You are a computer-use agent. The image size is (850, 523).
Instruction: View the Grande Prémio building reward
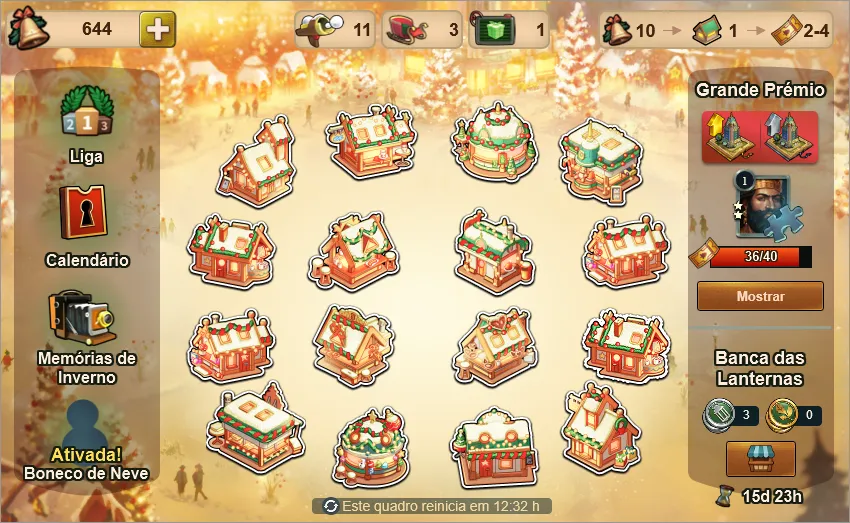tap(760, 137)
